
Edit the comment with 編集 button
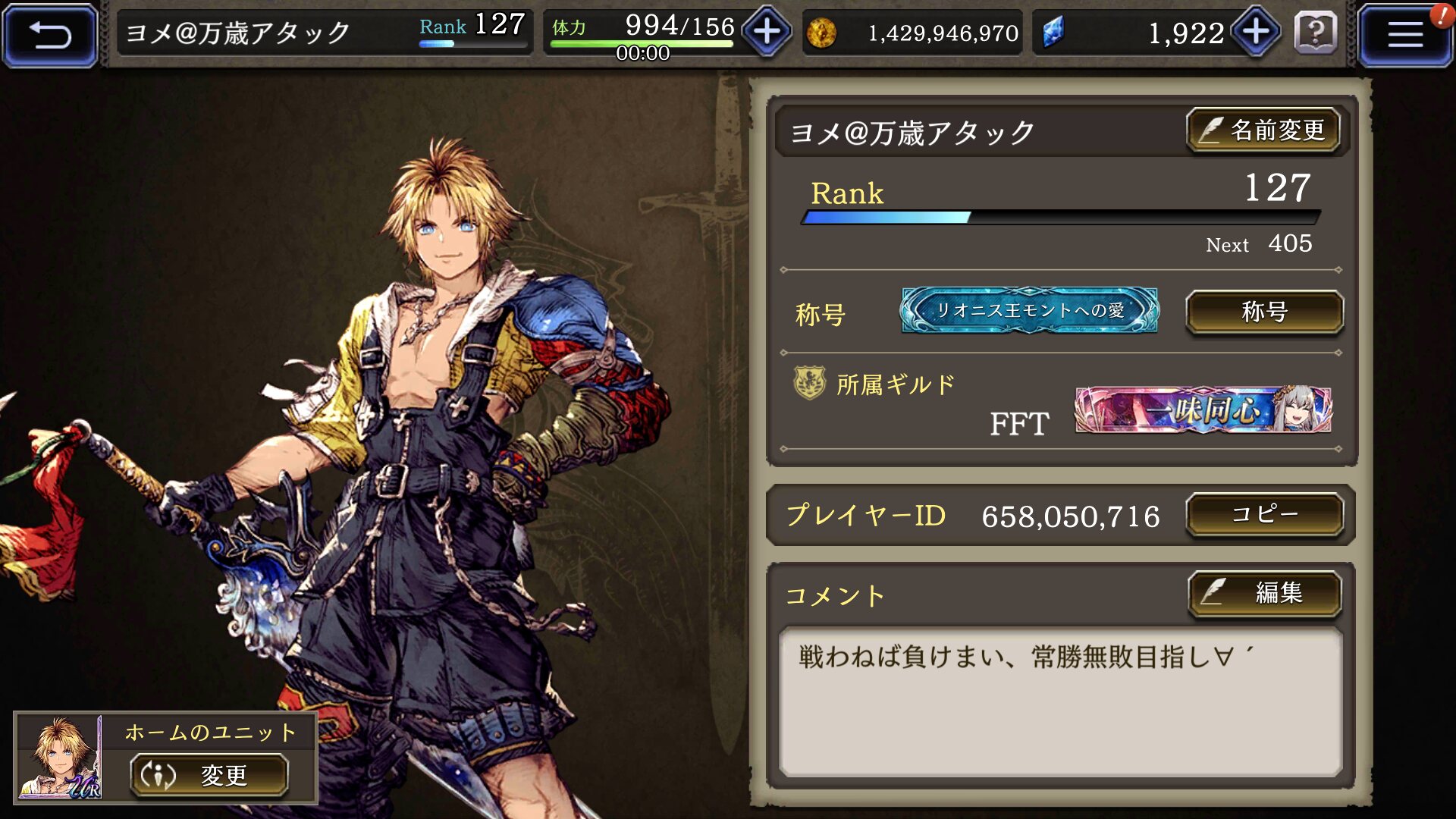click(x=1264, y=593)
